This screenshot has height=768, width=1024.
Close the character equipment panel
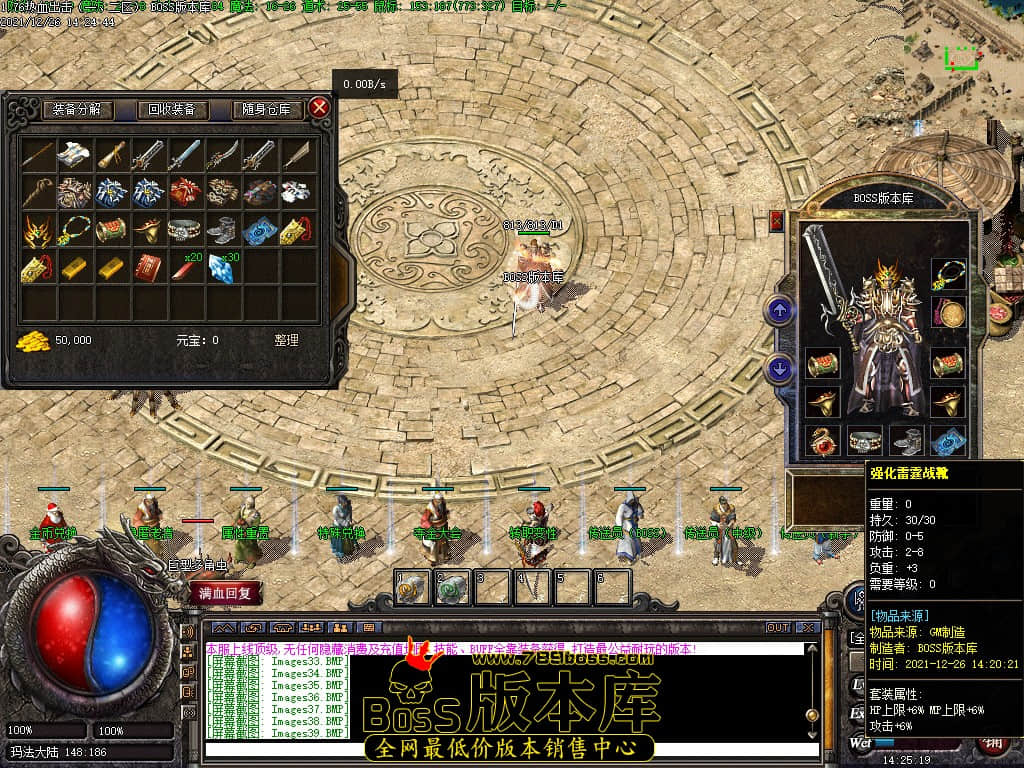tap(777, 221)
